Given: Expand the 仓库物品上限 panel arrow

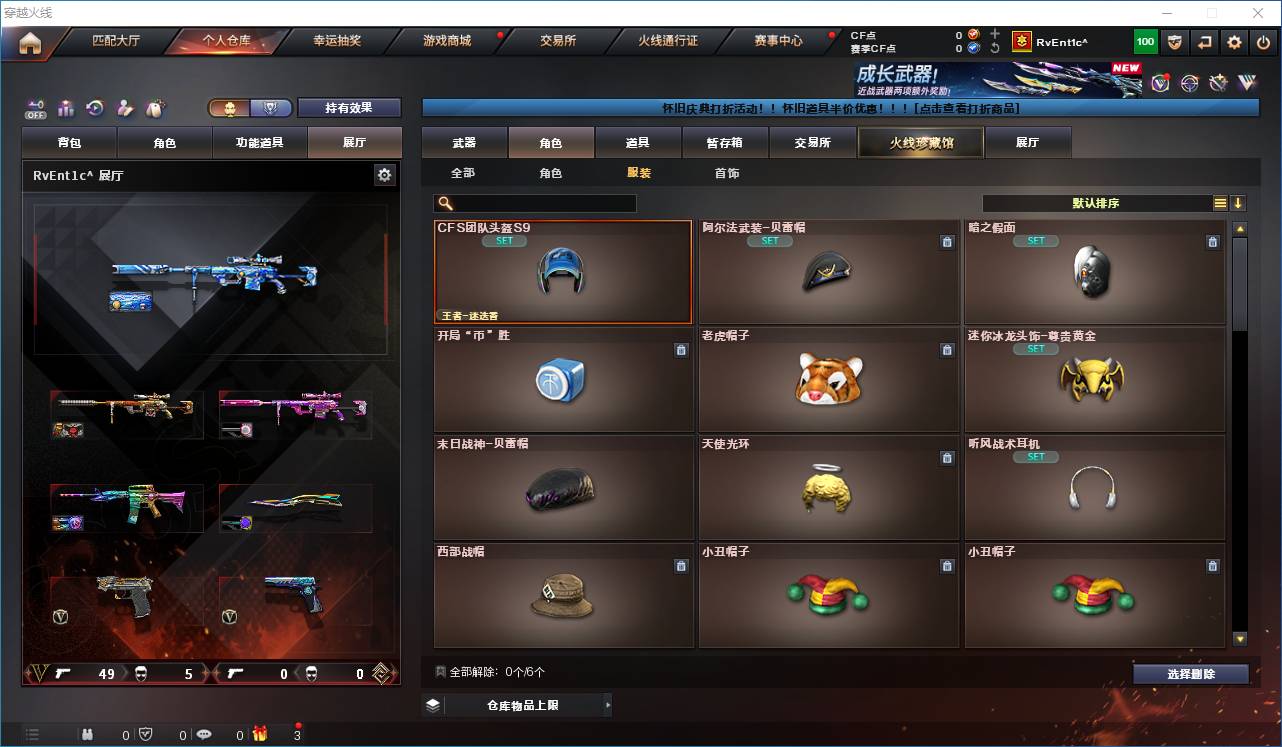Looking at the screenshot, I should 607,705.
